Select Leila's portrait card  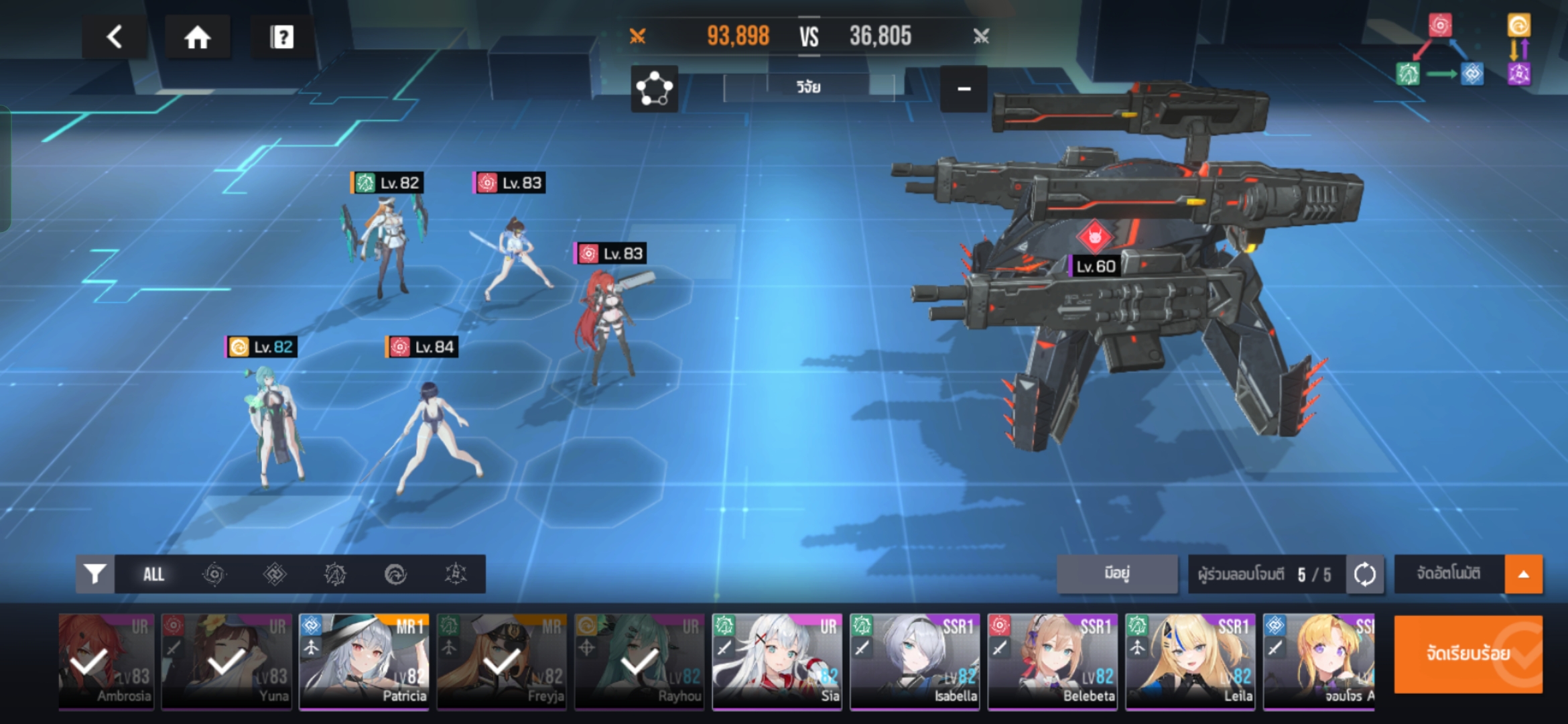(x=1190, y=660)
